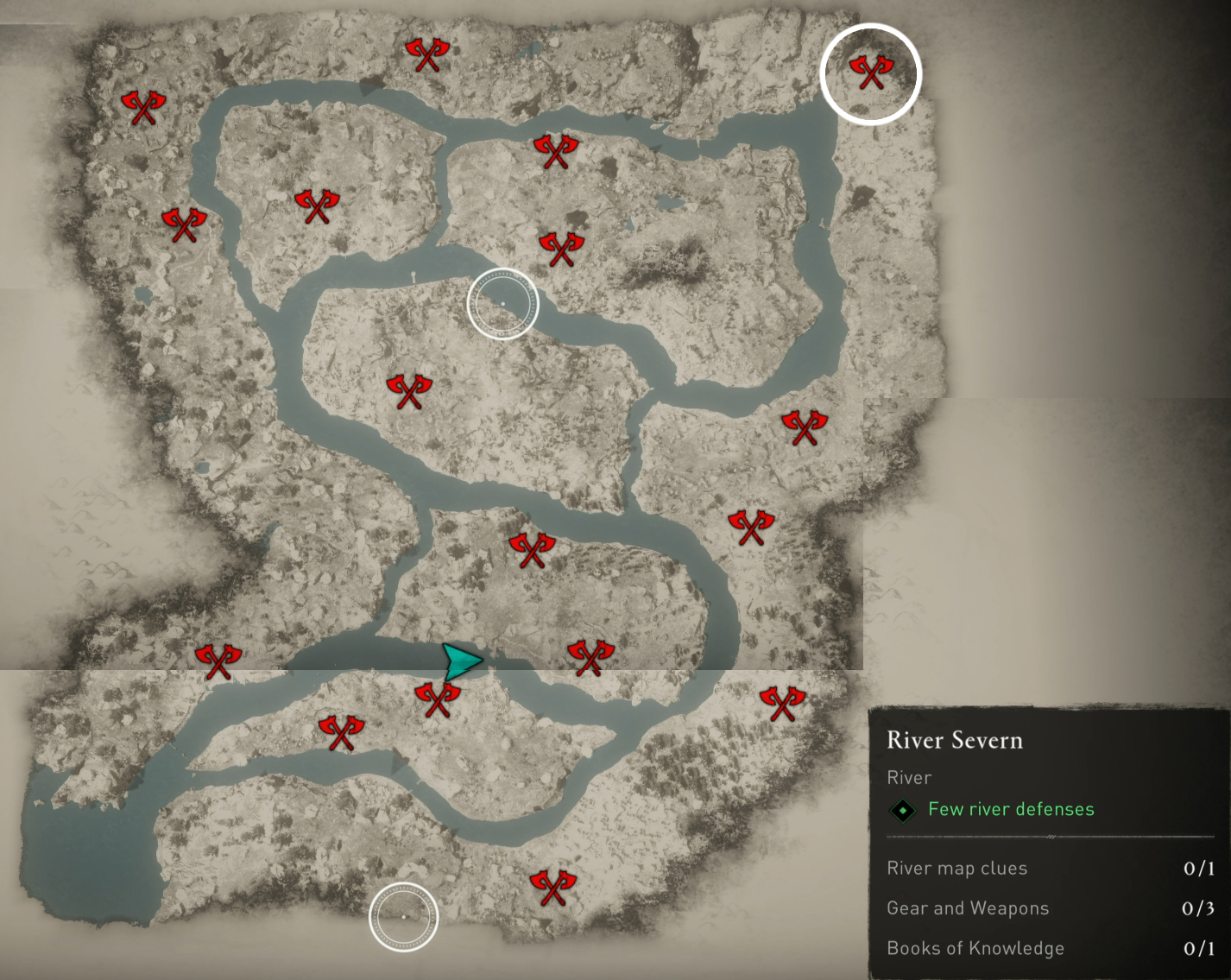1231x980 pixels.
Task: Expand the River map clues entry
Action: (956, 869)
